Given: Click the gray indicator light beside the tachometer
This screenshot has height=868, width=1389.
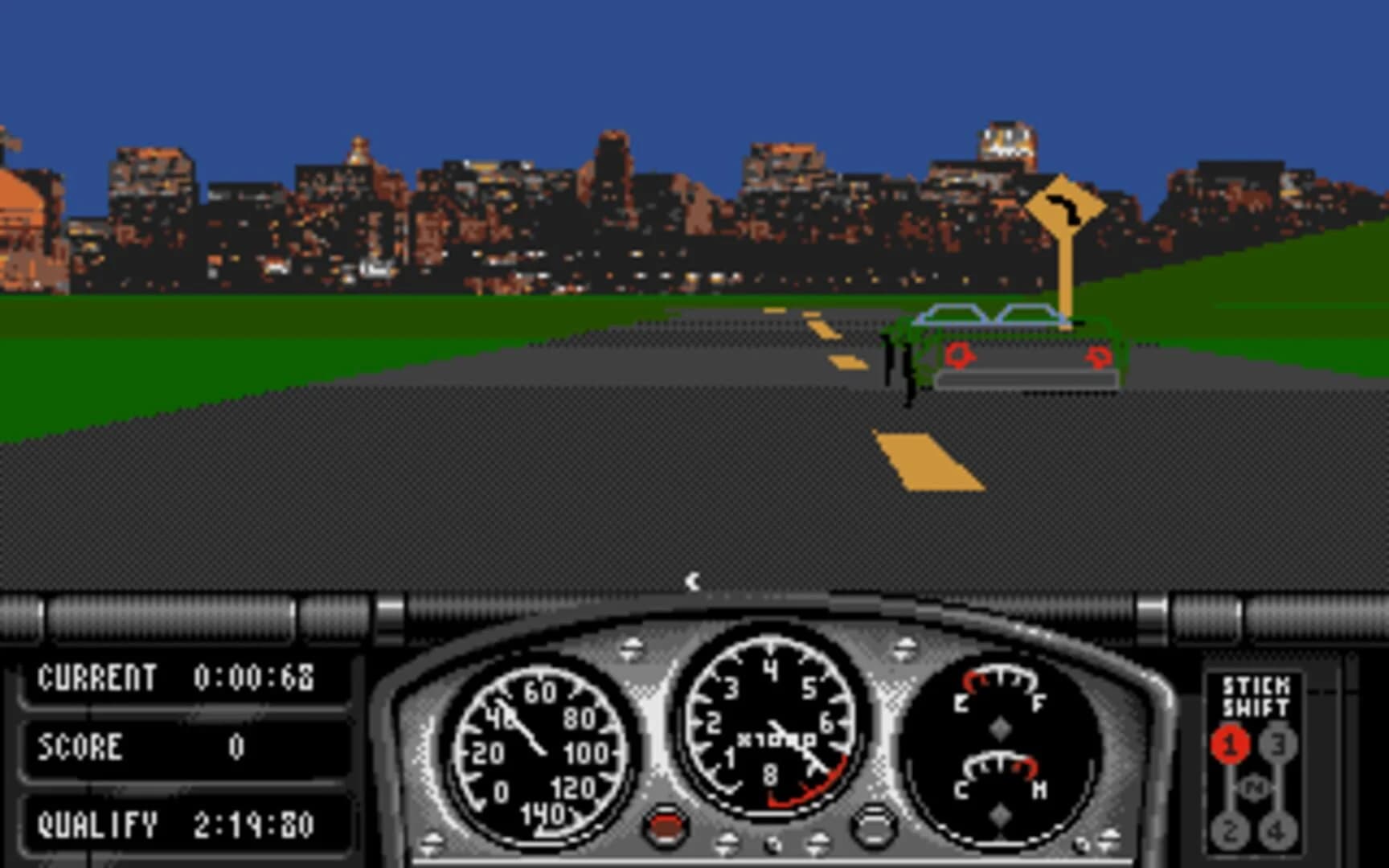Looking at the screenshot, I should coord(871,823).
